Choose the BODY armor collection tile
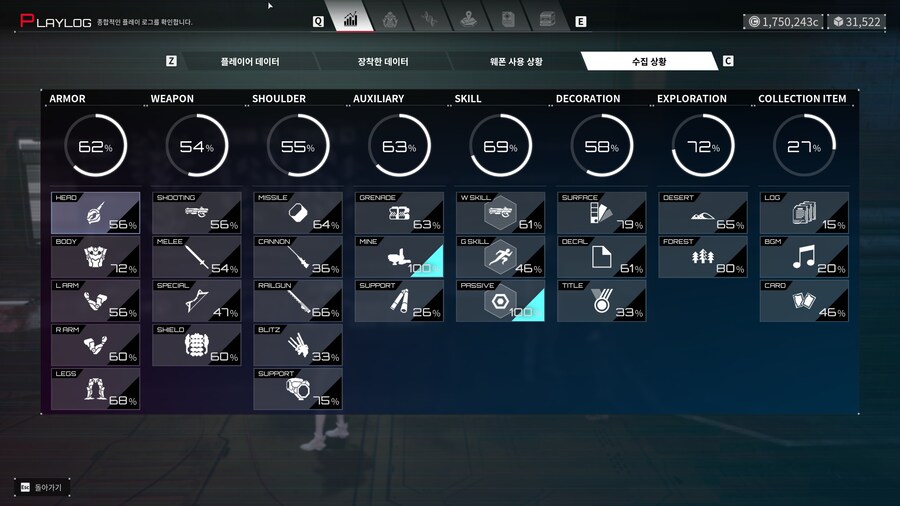Image resolution: width=900 pixels, height=506 pixels. click(95, 257)
